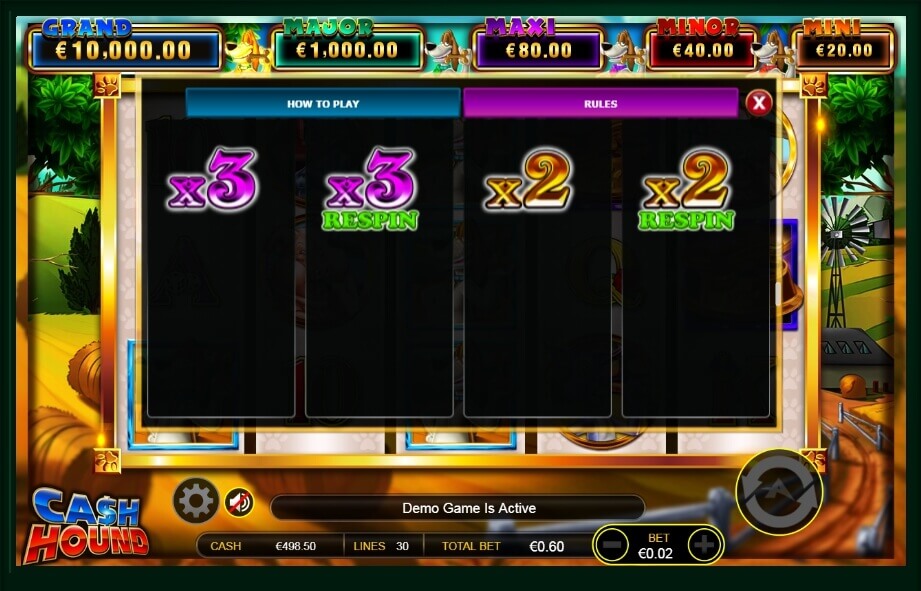
Task: Open the gear settings menu
Action: [195, 500]
